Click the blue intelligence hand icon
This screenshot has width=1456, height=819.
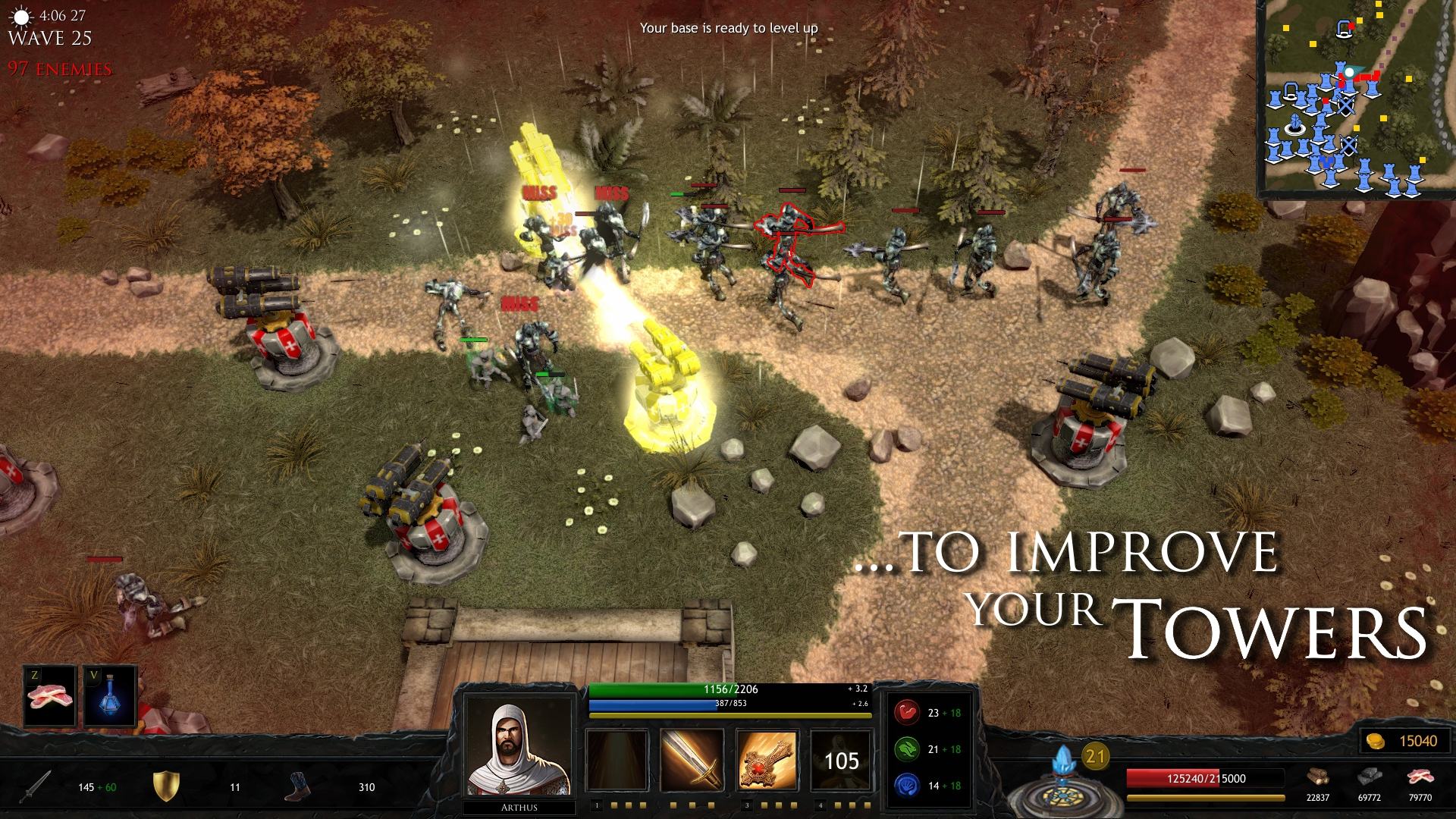pos(906,785)
